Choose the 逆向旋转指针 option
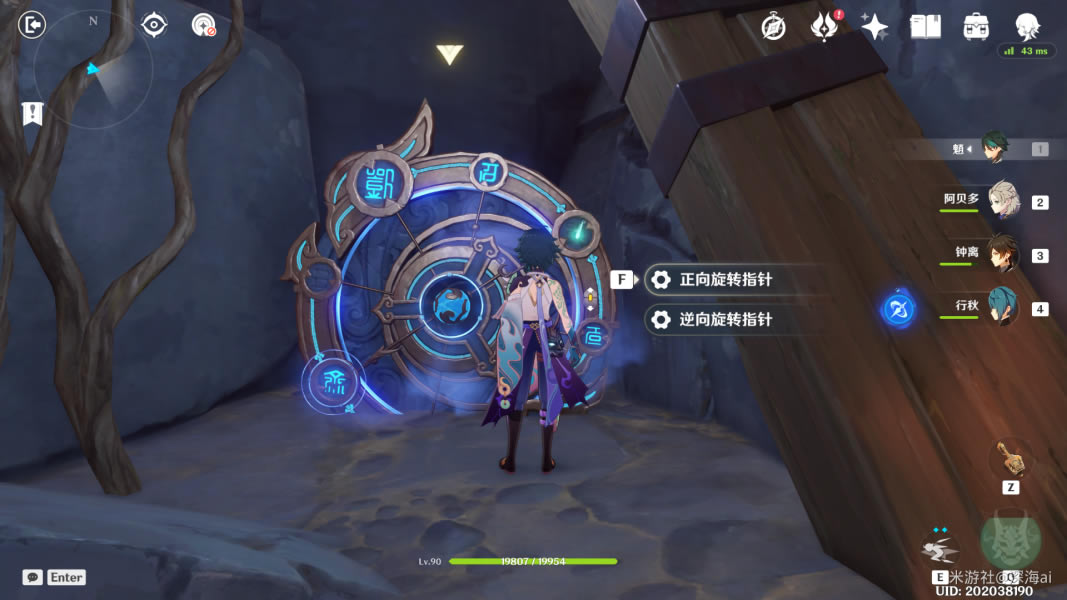The image size is (1067, 600). (724, 320)
